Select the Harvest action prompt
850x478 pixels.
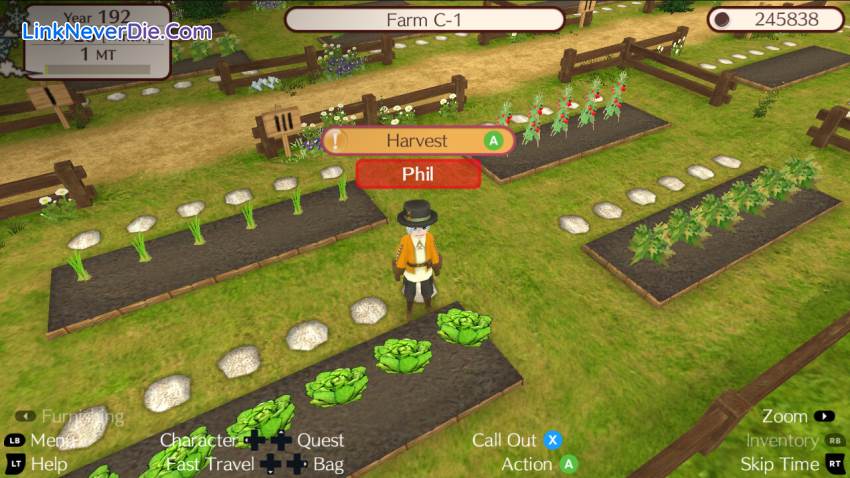418,141
